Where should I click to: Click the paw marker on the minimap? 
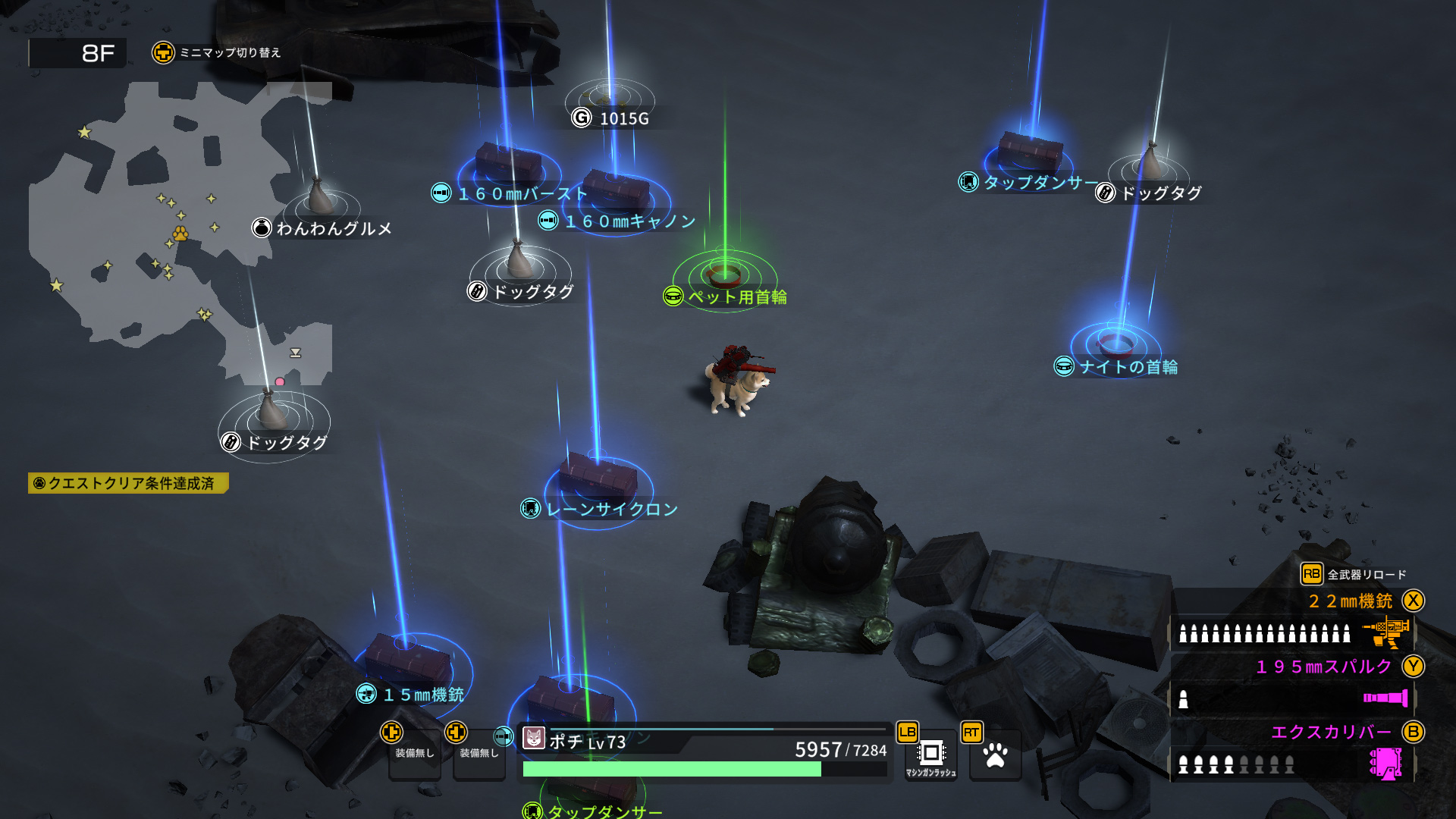[180, 233]
